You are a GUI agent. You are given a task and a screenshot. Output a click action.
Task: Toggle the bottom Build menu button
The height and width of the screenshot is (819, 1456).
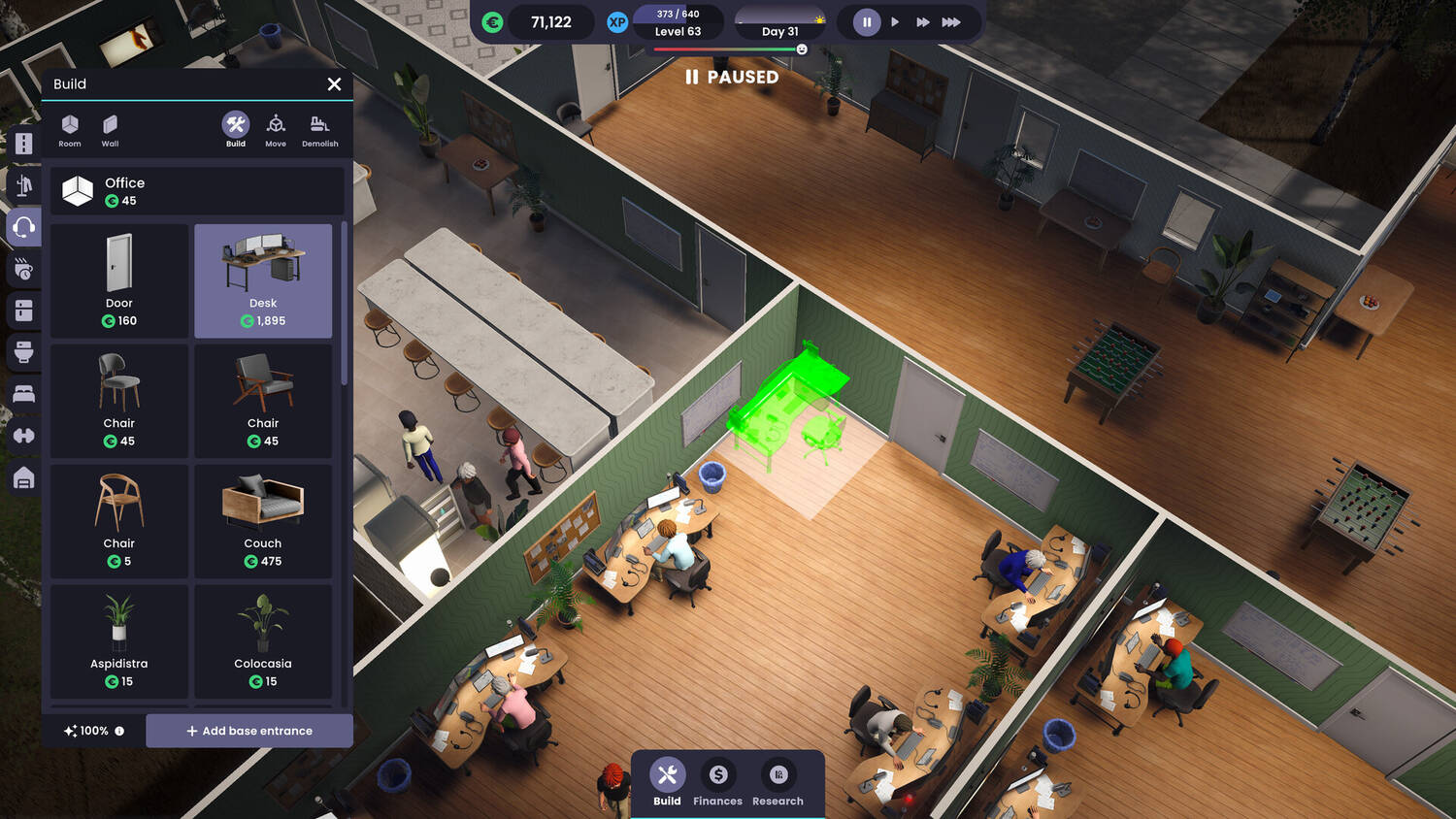pos(667,782)
